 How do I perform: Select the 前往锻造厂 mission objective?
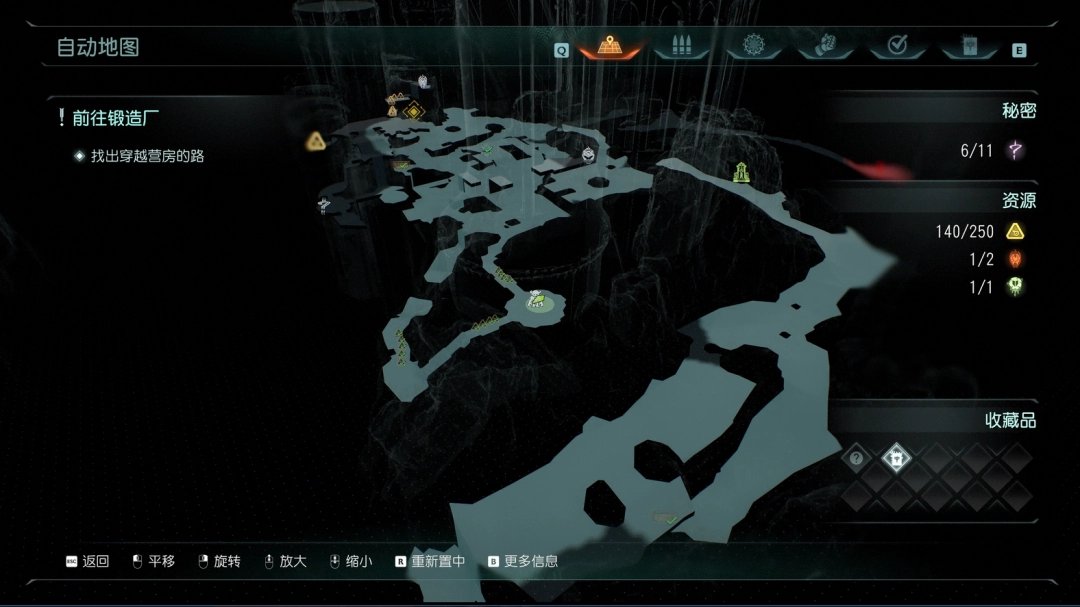point(115,118)
